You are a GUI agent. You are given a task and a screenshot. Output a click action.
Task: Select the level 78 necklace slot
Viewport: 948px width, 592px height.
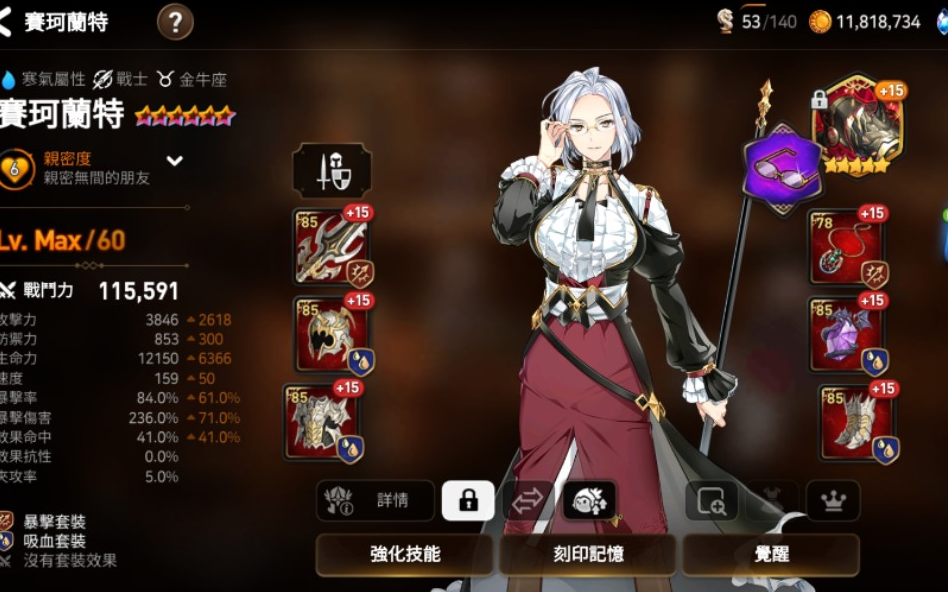[x=847, y=246]
